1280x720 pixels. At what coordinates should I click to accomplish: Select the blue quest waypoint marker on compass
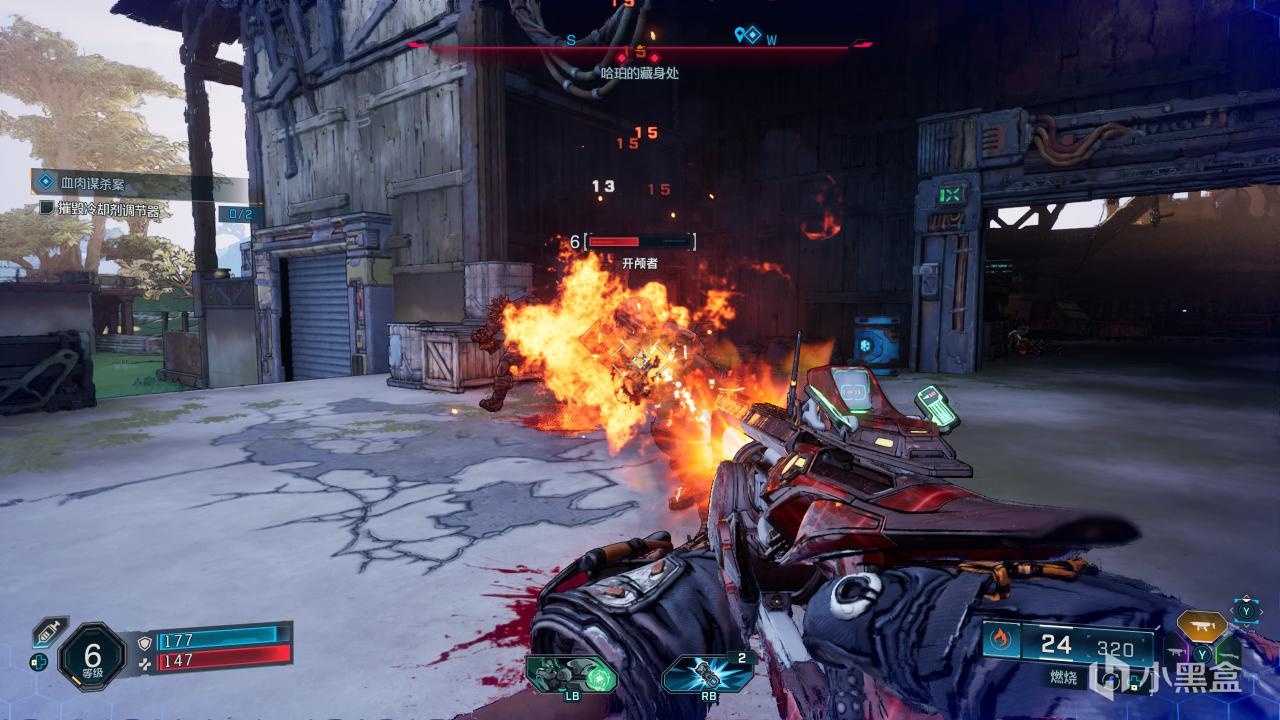pos(745,35)
